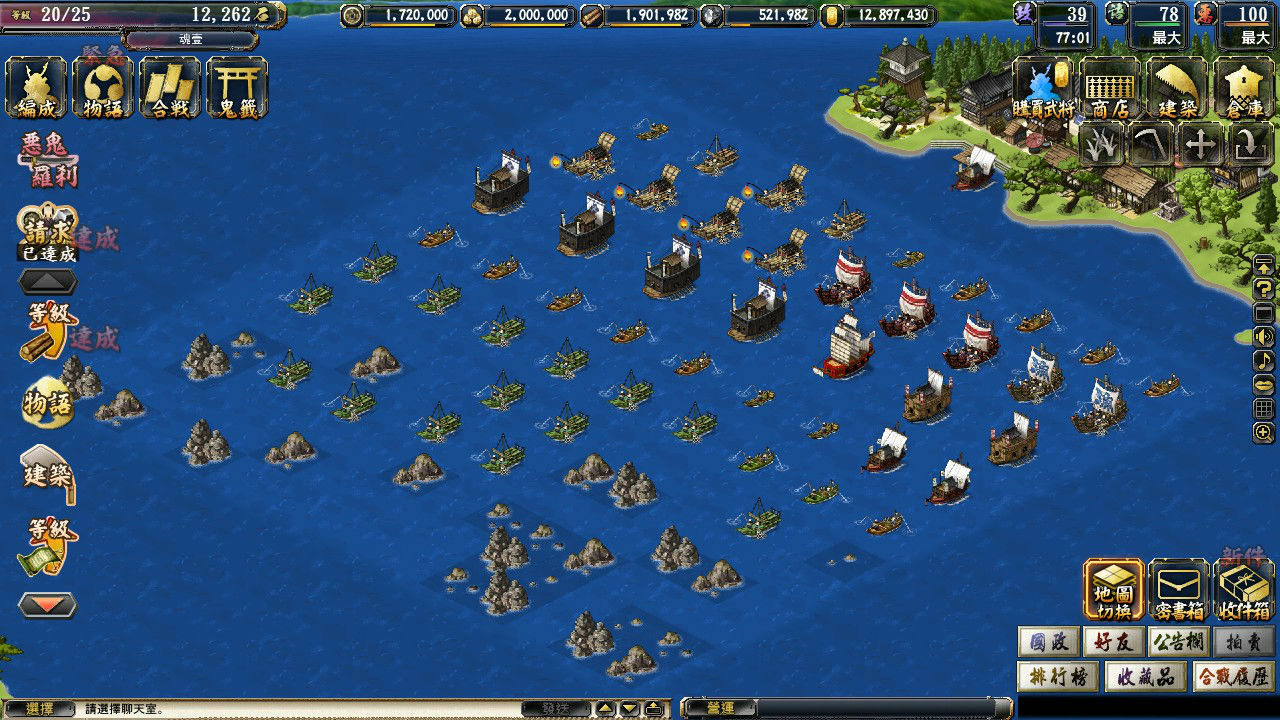Open the 建築 construction menu

[1177, 88]
